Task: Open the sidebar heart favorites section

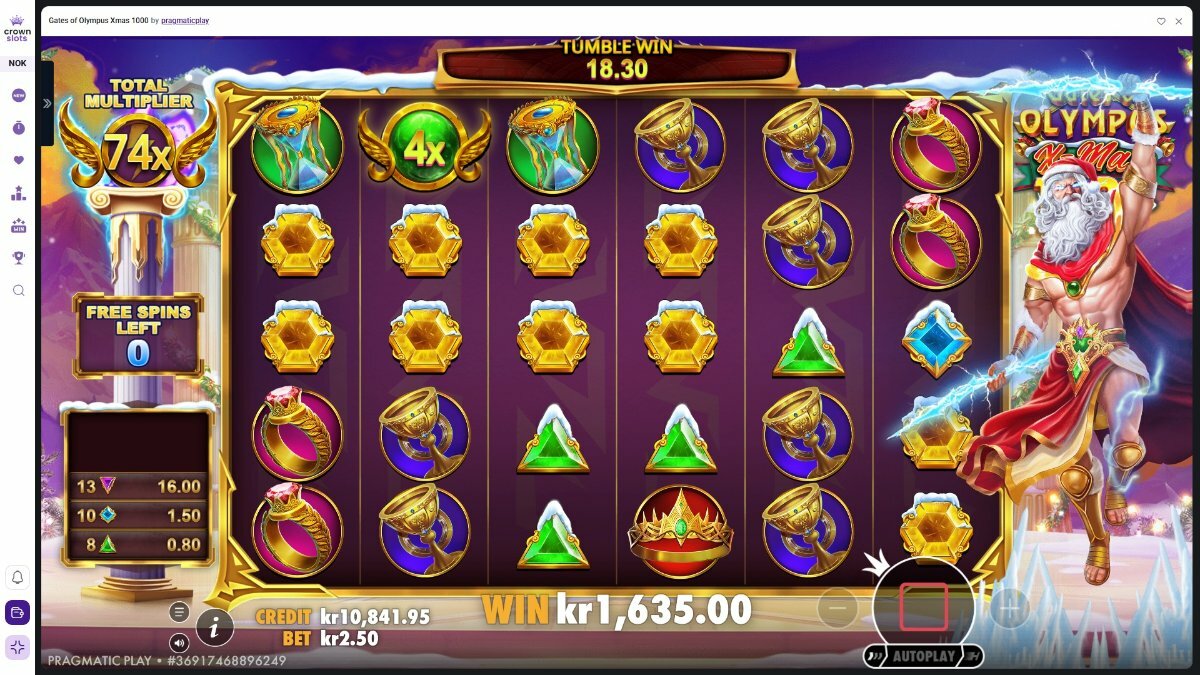Action: [18, 160]
